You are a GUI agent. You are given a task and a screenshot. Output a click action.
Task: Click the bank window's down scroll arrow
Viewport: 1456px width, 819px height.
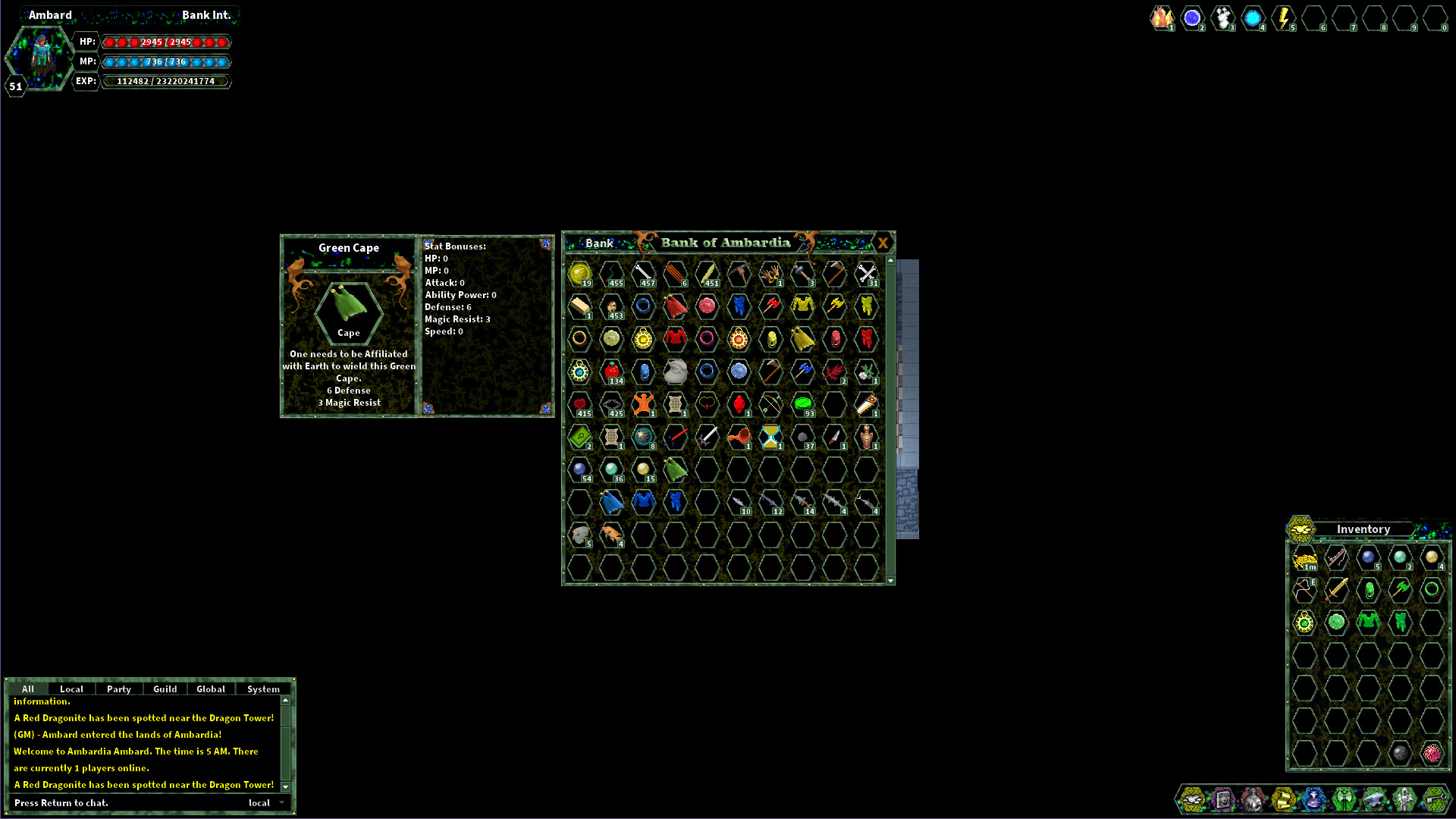pos(889,579)
